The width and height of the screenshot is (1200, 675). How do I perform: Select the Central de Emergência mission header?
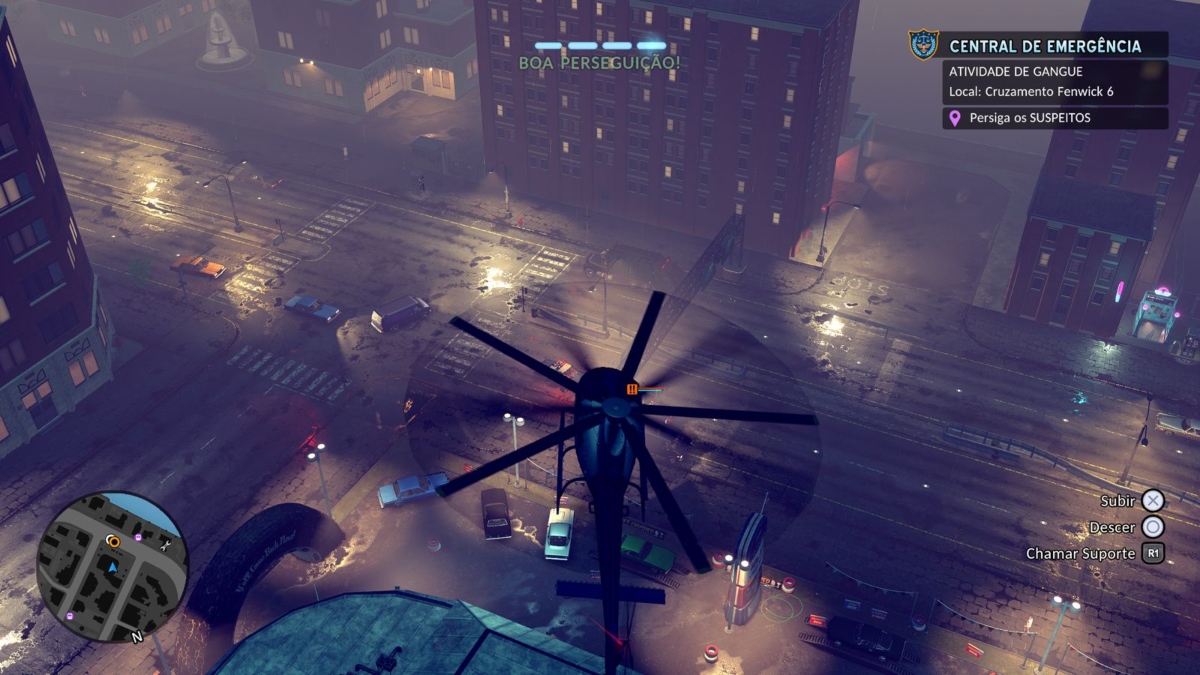[1045, 46]
